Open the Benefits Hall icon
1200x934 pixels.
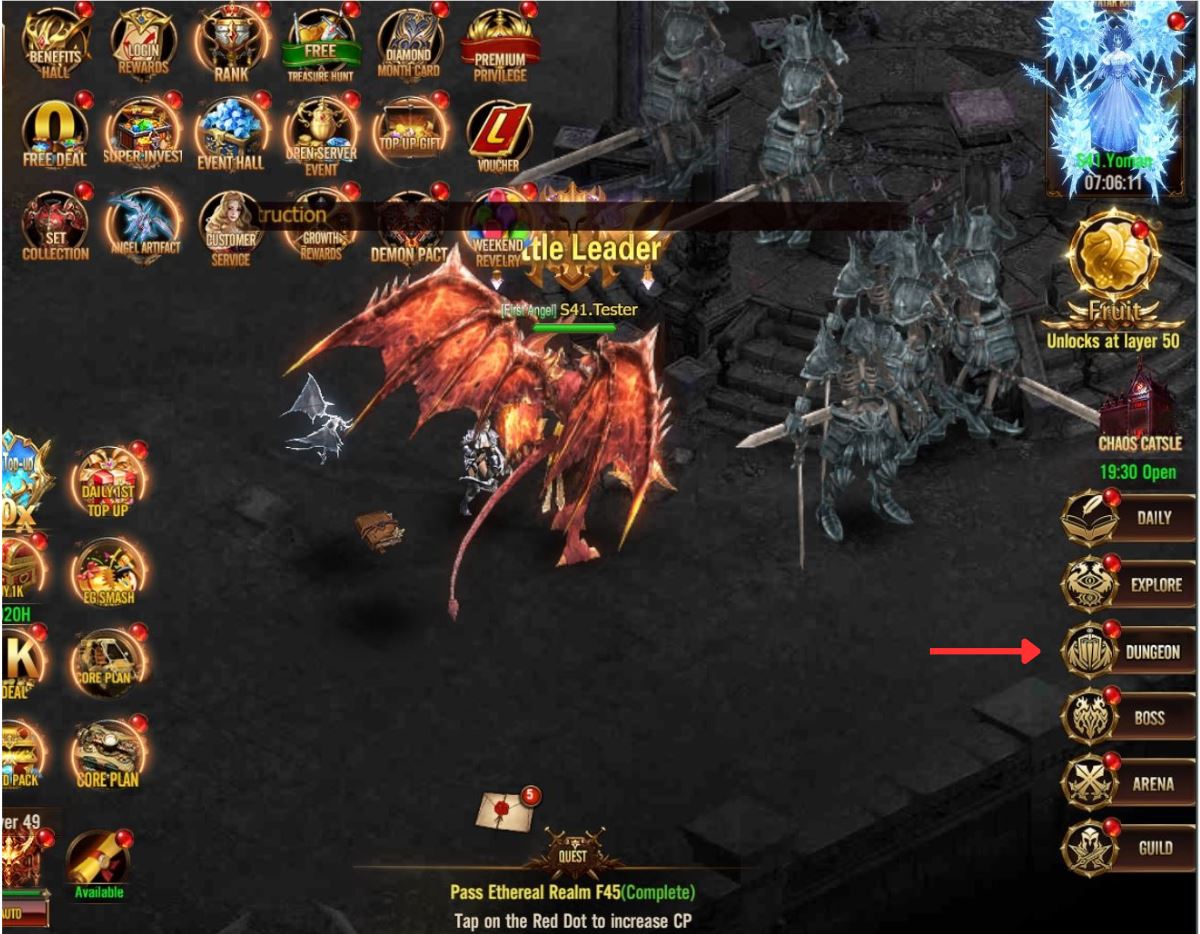(55, 42)
